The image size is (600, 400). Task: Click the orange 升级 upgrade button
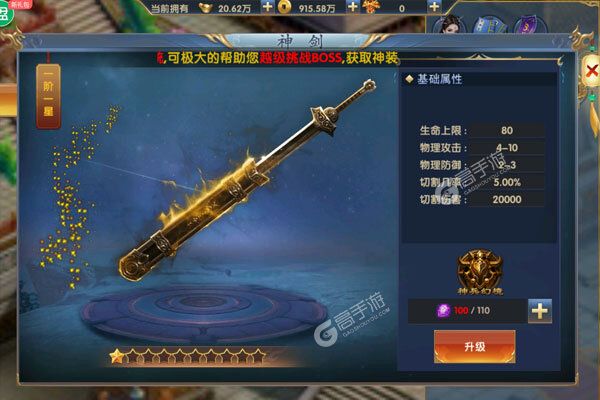474,346
